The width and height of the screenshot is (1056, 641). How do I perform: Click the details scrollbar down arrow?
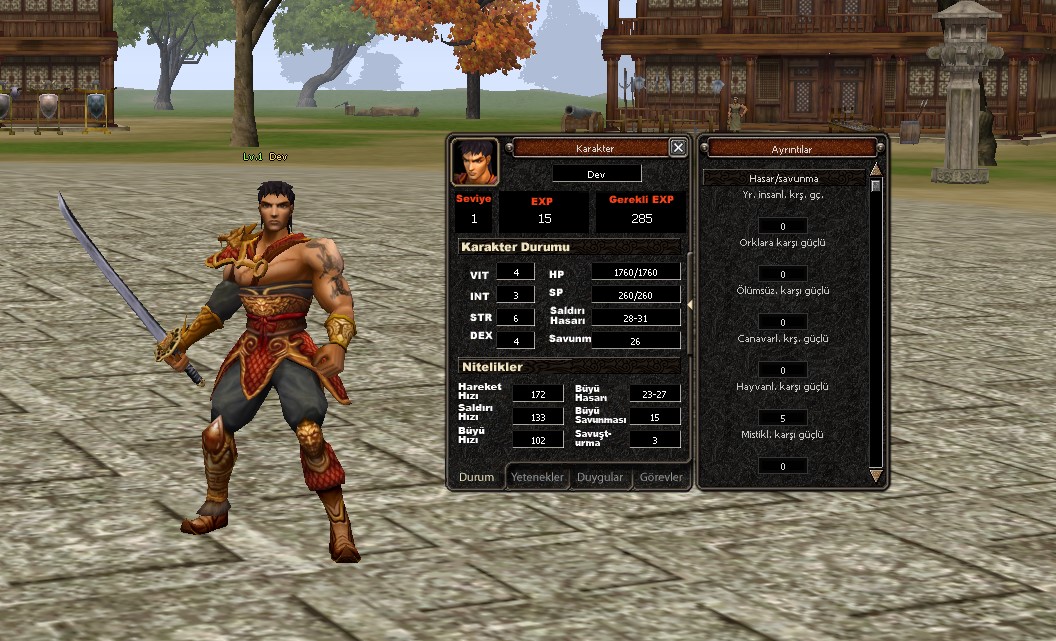876,476
